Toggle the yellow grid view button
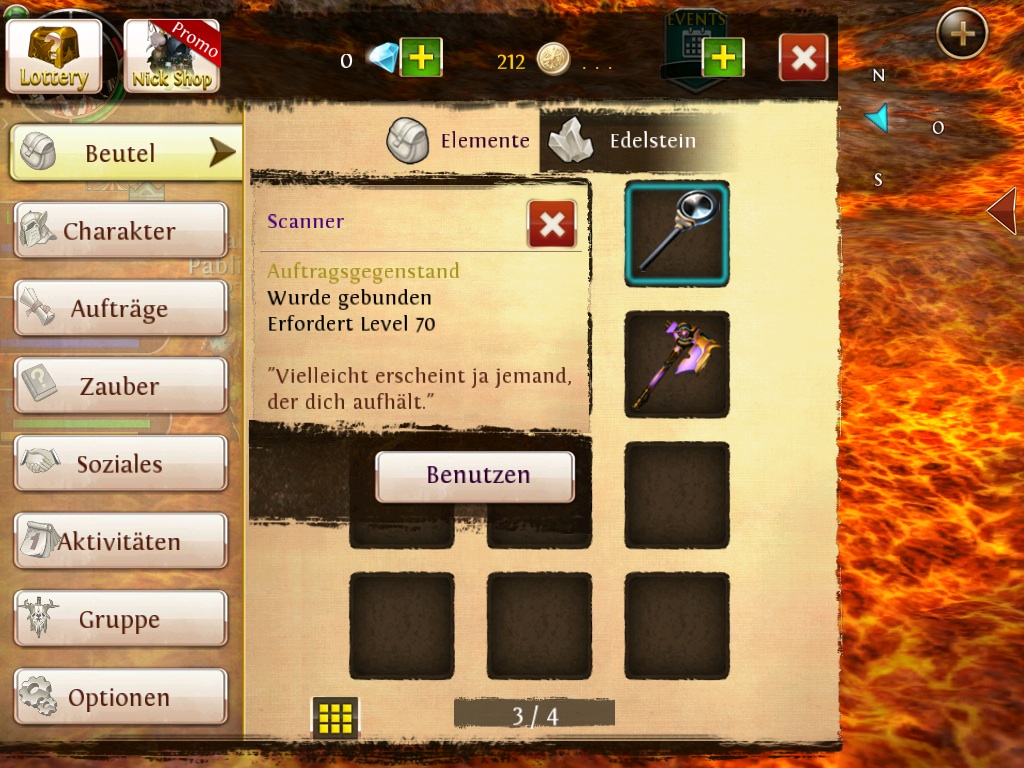 [x=335, y=717]
